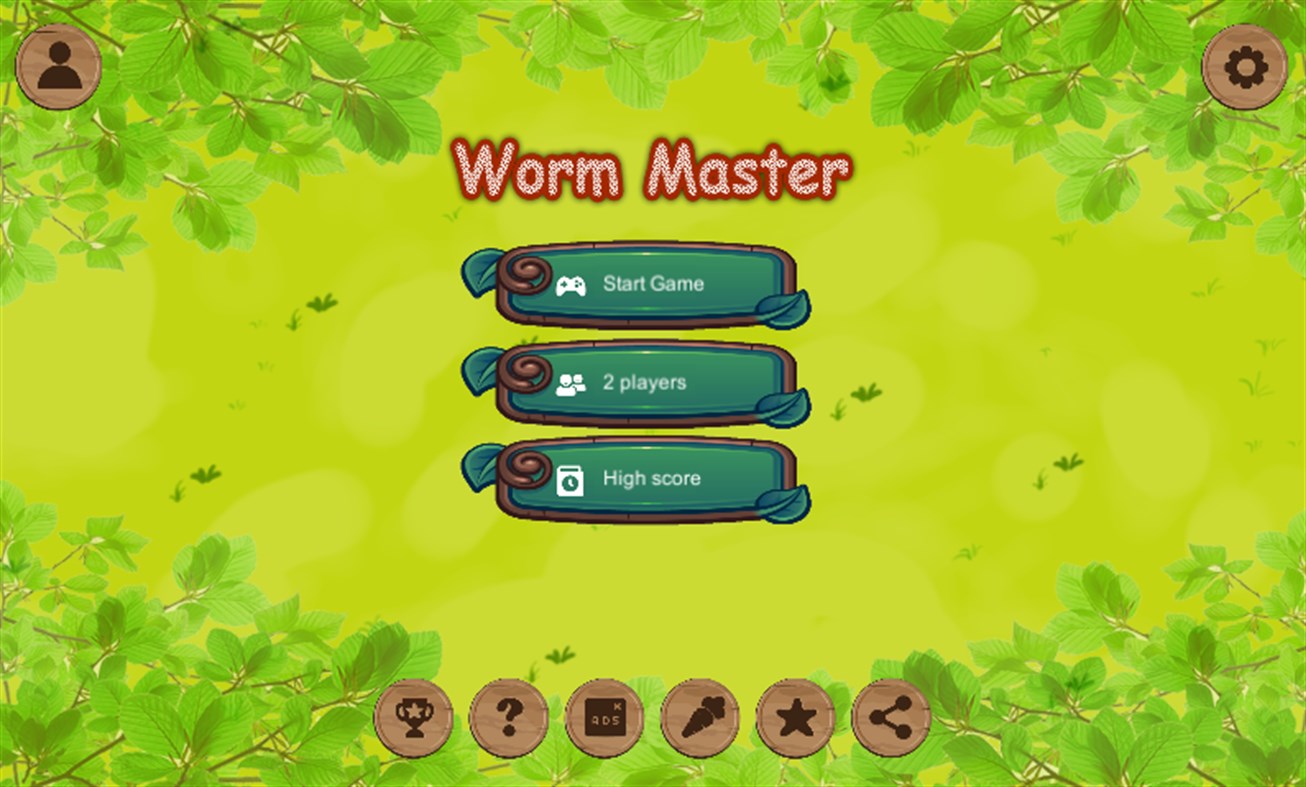The height and width of the screenshot is (787, 1306).
Task: Click the leaf decoration on the Start Game banner
Action: click(482, 270)
